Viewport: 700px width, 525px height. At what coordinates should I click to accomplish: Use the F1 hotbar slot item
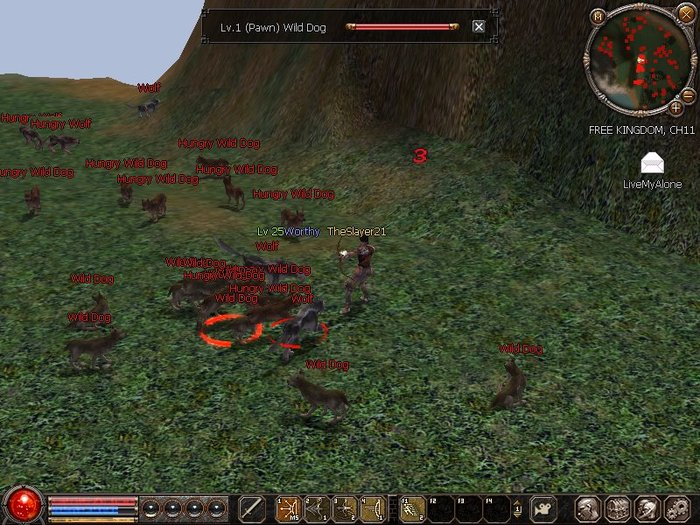tap(412, 508)
